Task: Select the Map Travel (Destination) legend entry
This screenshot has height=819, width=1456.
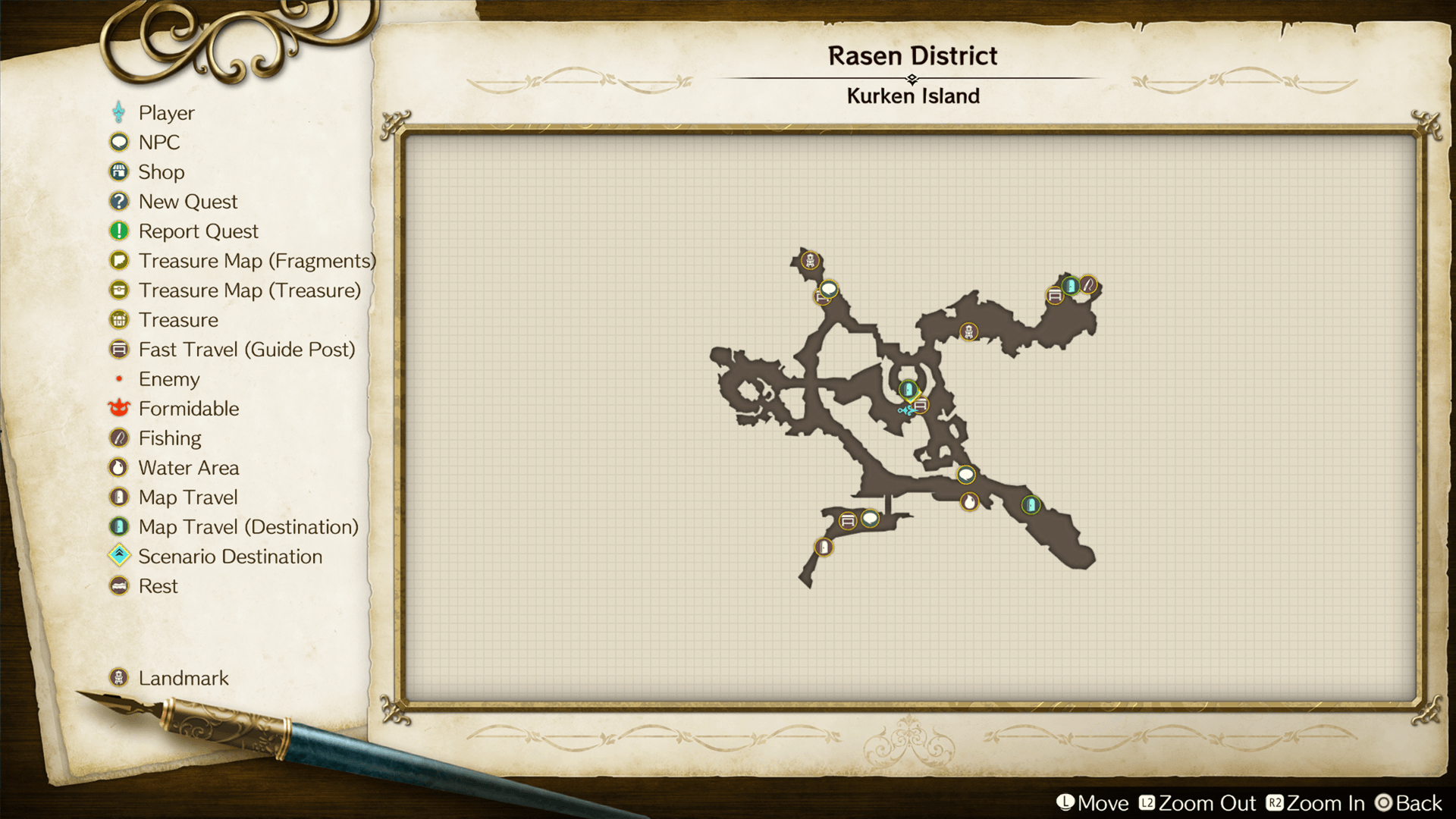Action: [x=248, y=527]
